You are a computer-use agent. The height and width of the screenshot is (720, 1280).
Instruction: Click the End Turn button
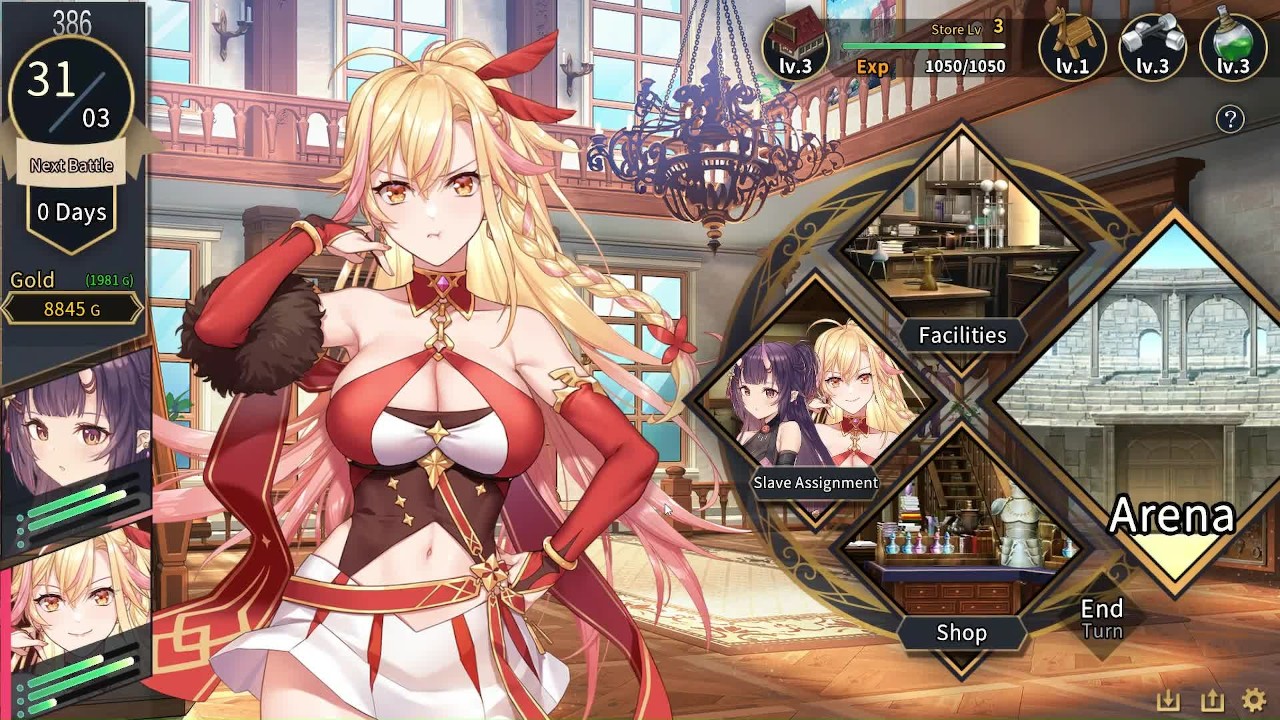tap(1102, 618)
